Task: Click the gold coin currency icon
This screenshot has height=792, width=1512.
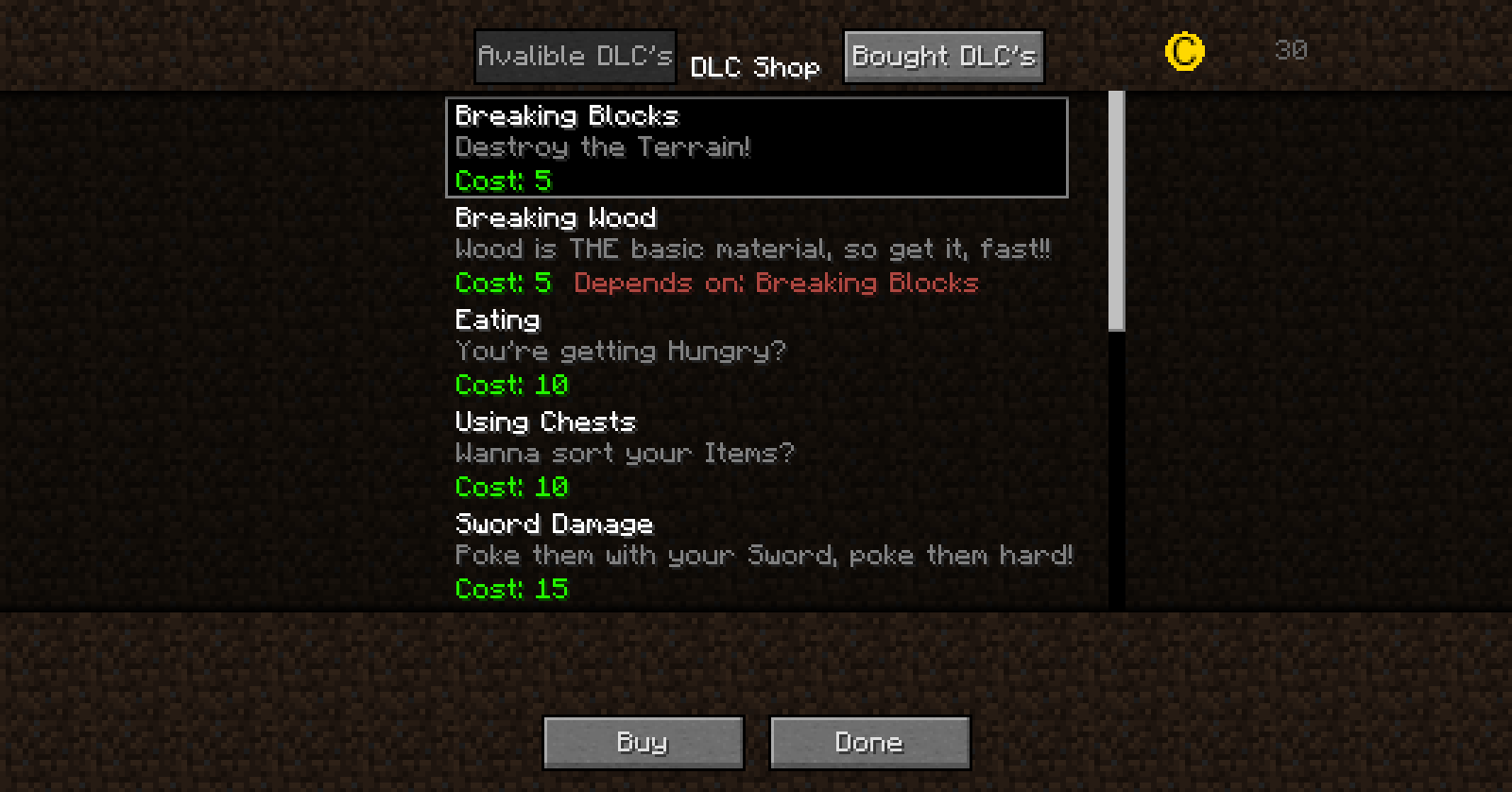Action: [x=1182, y=51]
